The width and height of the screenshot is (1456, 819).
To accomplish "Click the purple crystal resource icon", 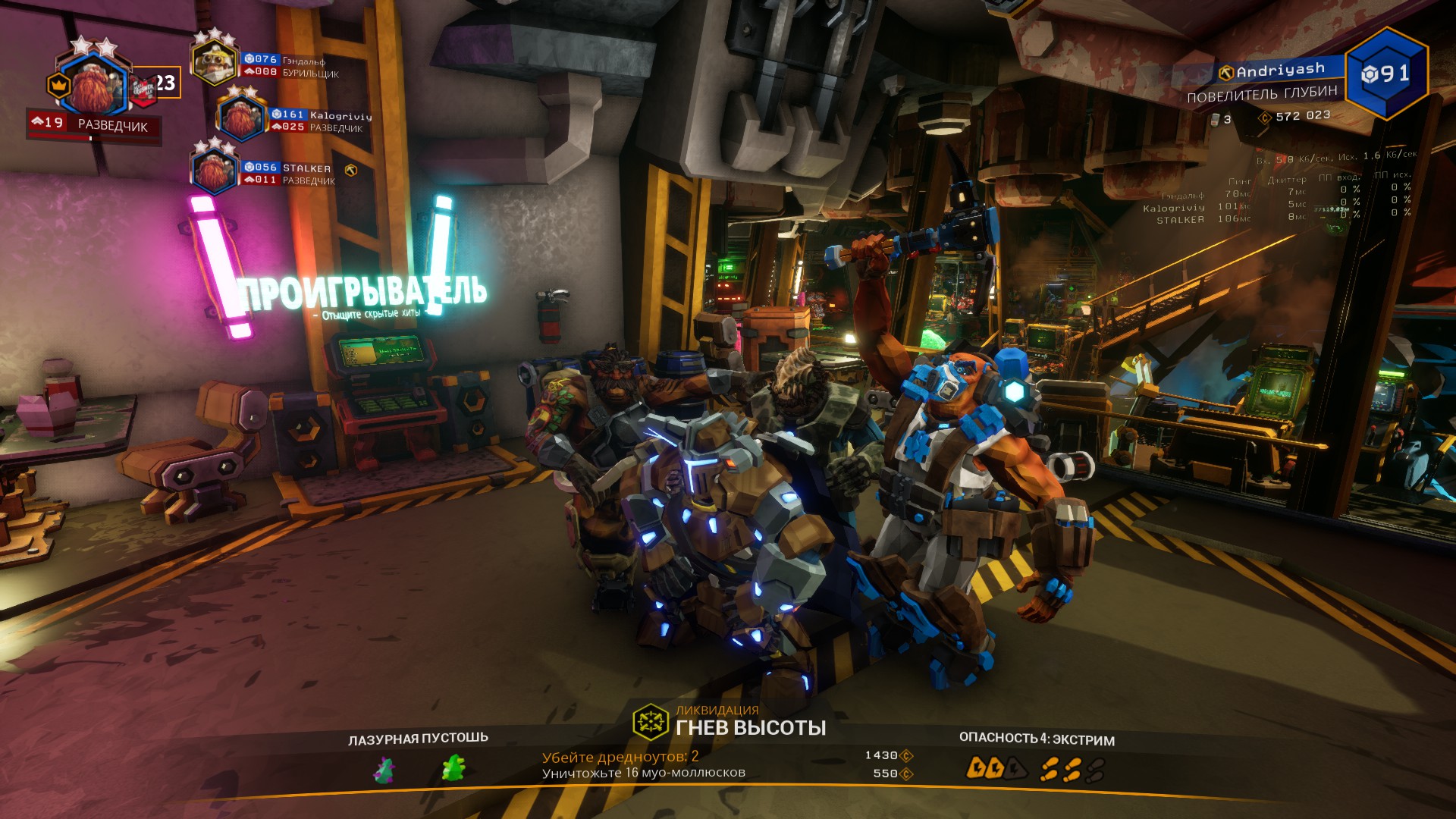I will (384, 770).
